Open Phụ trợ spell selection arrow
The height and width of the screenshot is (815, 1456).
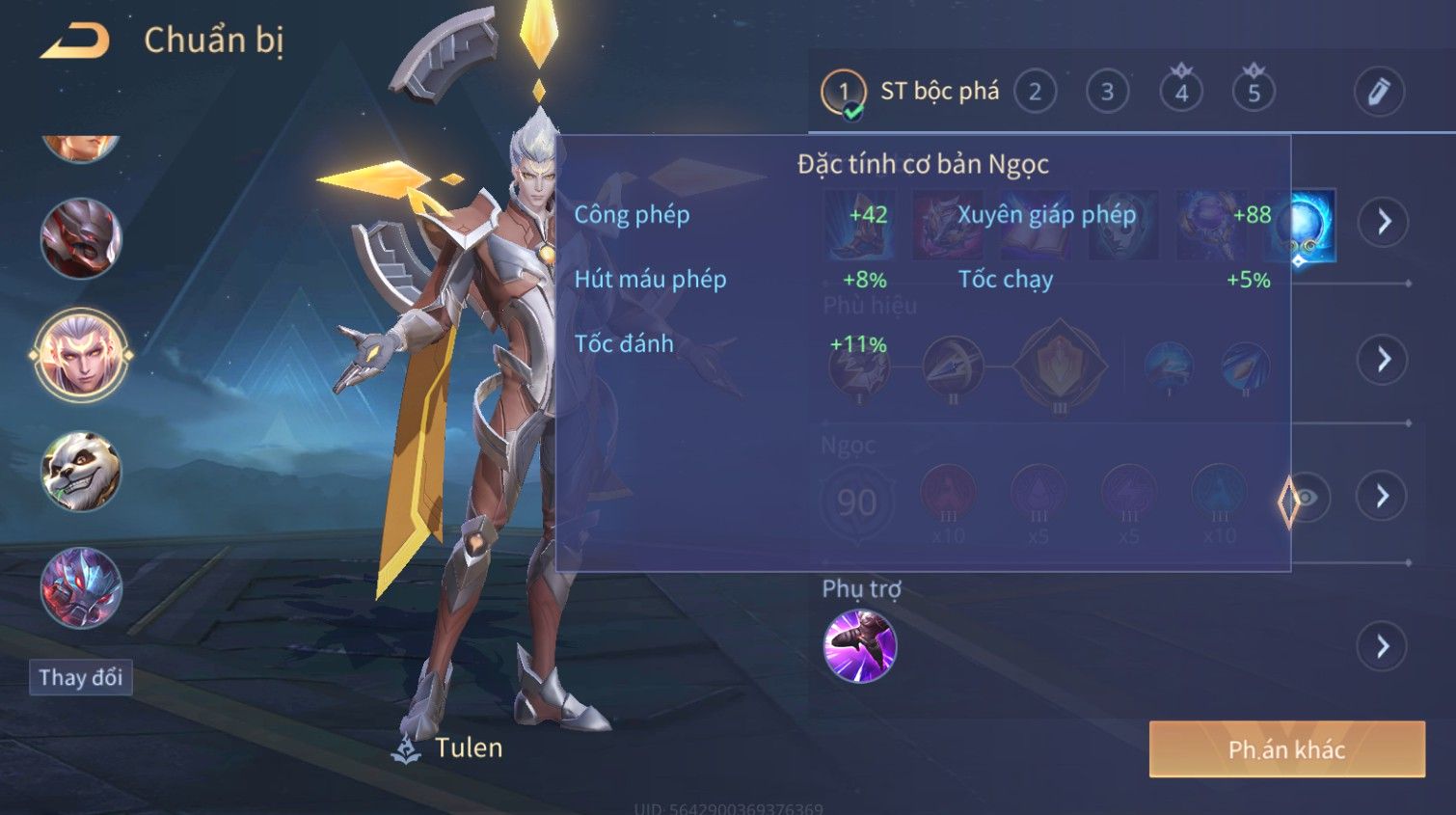1383,646
